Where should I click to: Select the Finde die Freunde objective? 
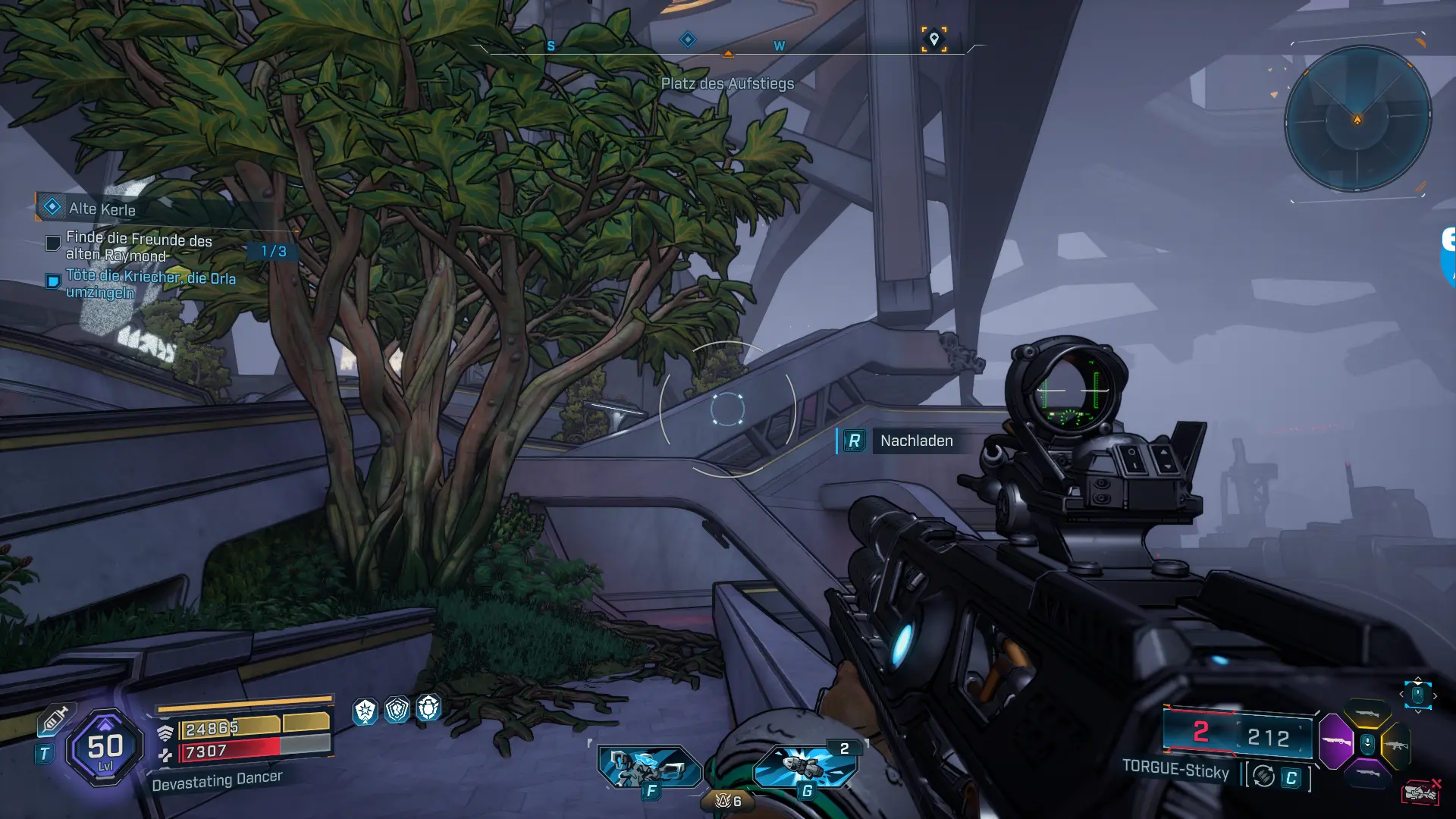tap(138, 246)
